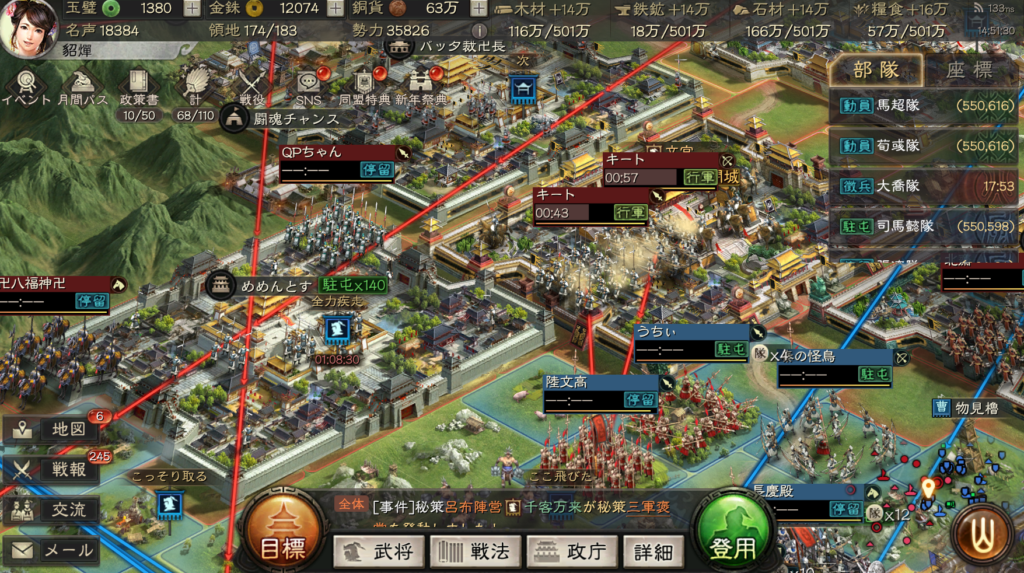Viewport: 1024px width, 573px height.
Task: Open the 武将 generals menu
Action: (377, 550)
